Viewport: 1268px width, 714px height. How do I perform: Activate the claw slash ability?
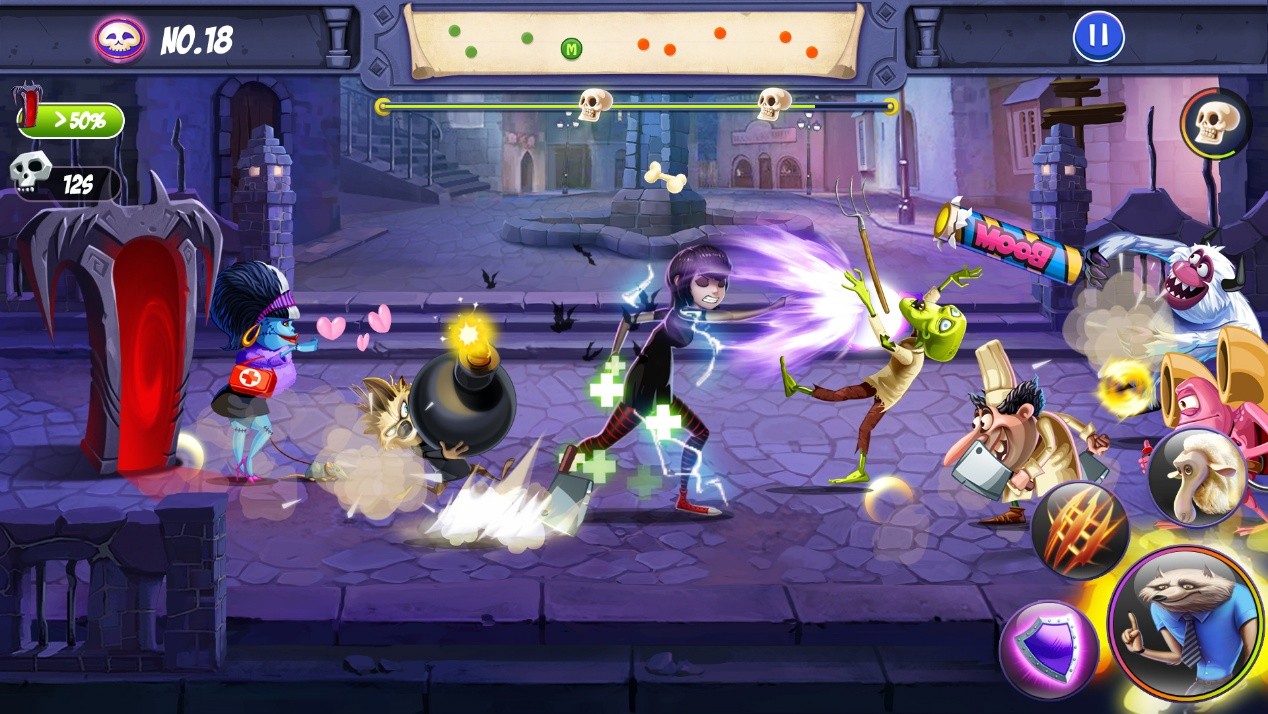click(1080, 529)
